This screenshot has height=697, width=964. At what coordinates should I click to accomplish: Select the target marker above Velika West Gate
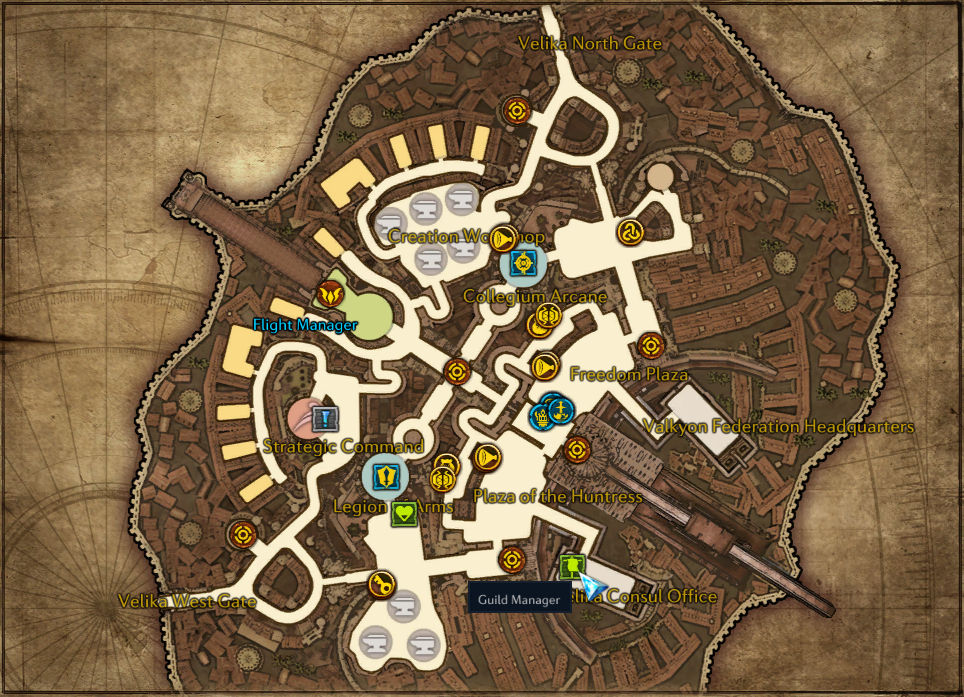click(241, 534)
